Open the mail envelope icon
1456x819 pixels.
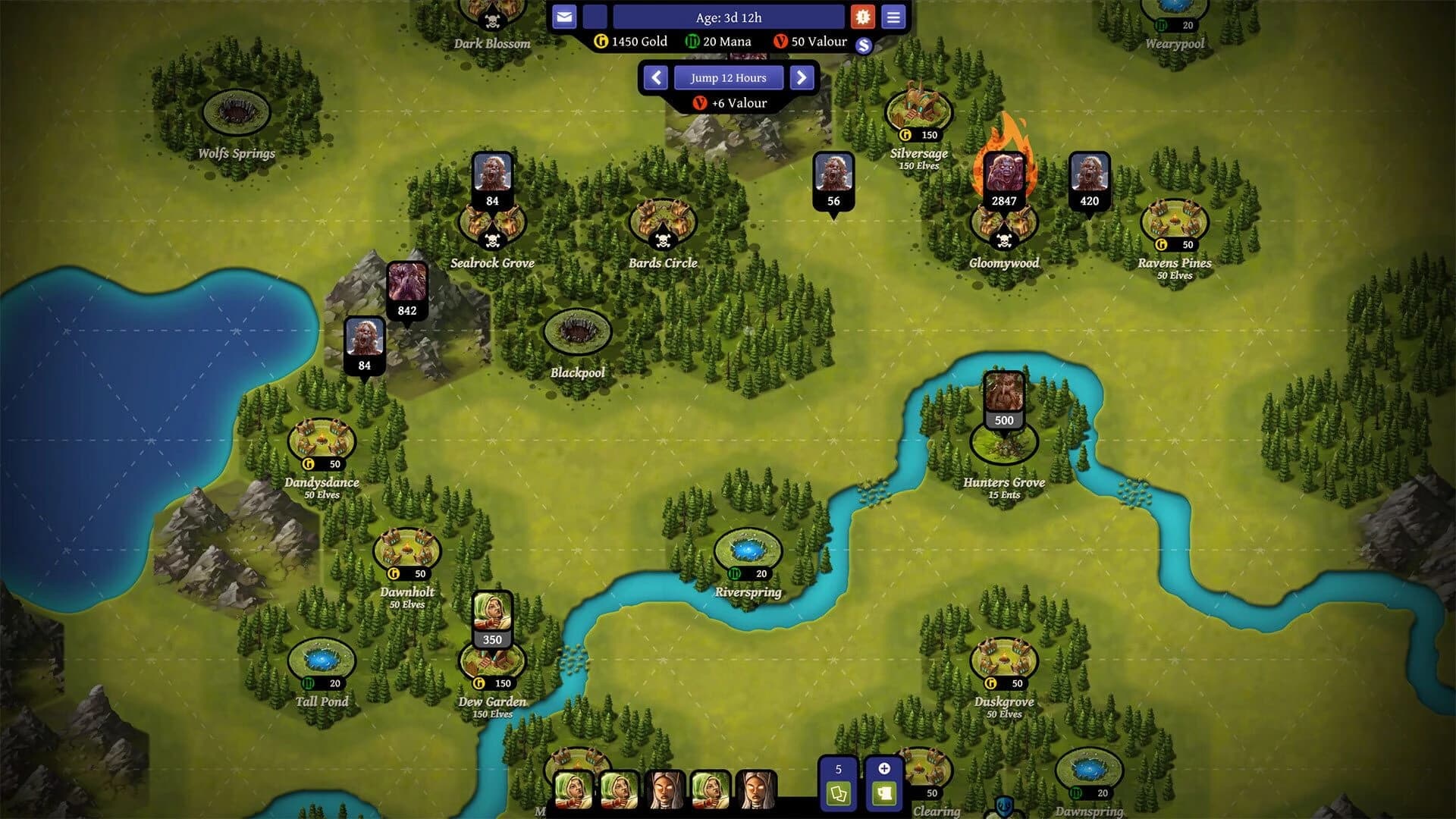(564, 17)
